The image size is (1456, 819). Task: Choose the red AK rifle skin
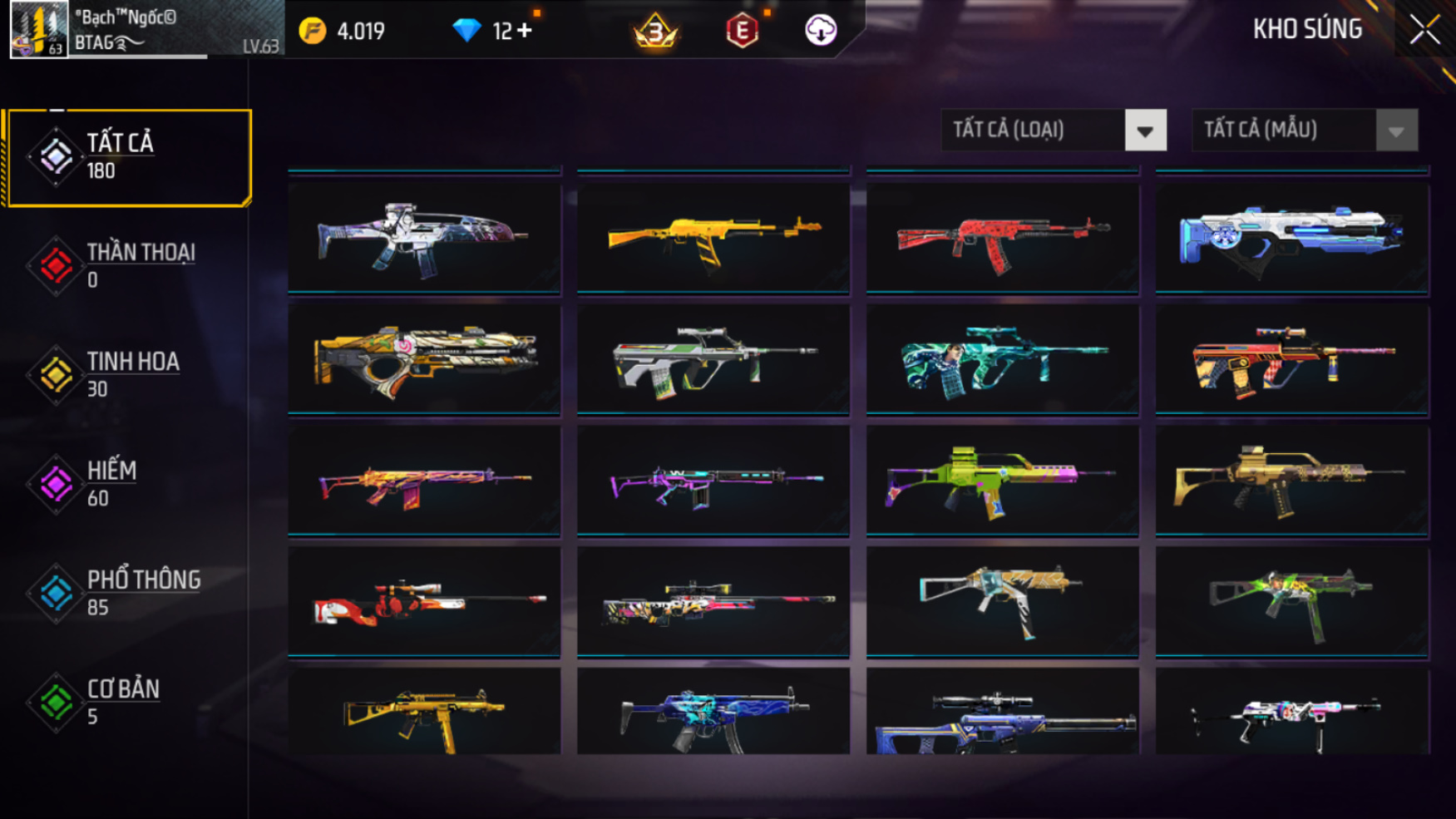coord(1002,238)
